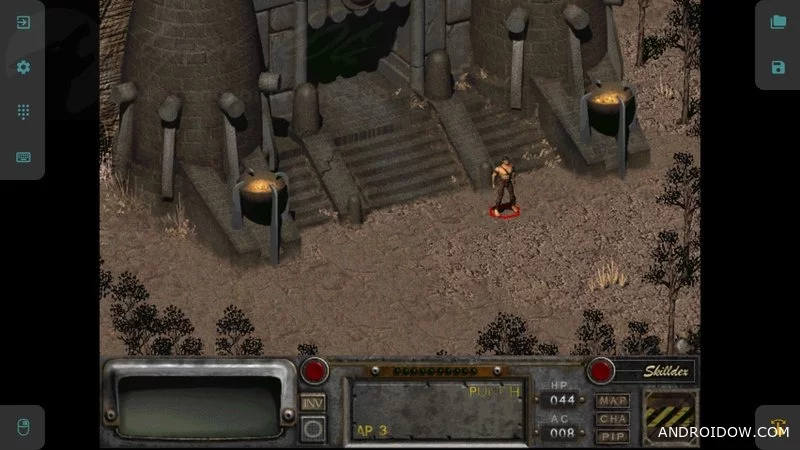Open the character sheet via CHA button

(612, 419)
